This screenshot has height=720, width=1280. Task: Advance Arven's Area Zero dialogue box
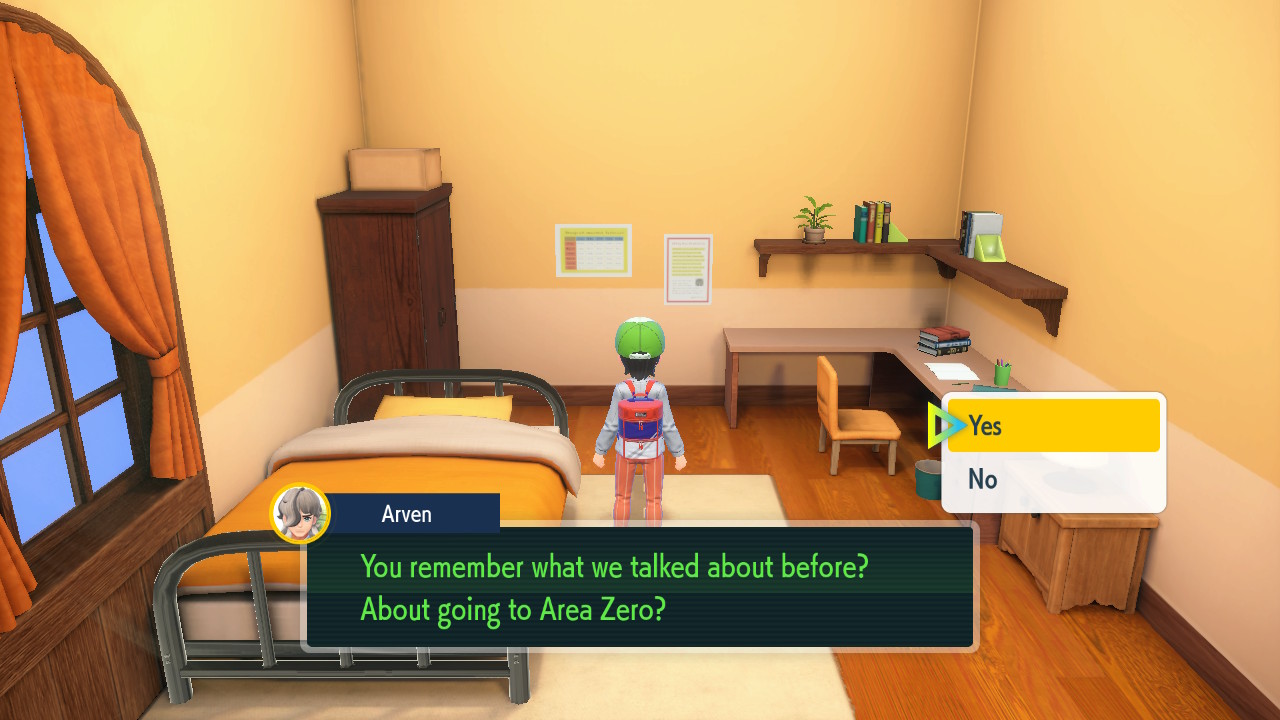click(639, 587)
